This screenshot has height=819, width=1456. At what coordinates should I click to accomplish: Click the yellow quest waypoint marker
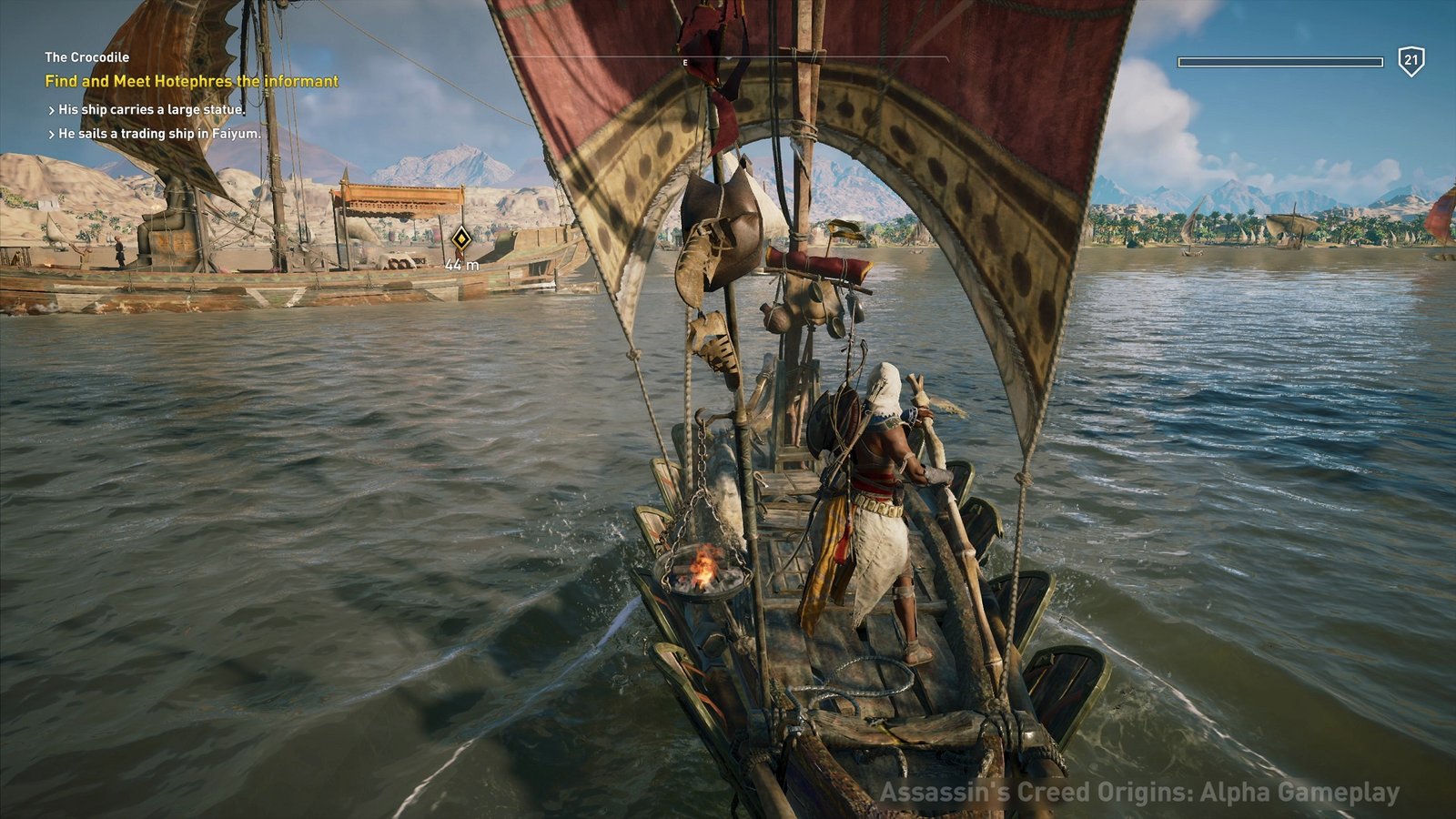tap(461, 239)
